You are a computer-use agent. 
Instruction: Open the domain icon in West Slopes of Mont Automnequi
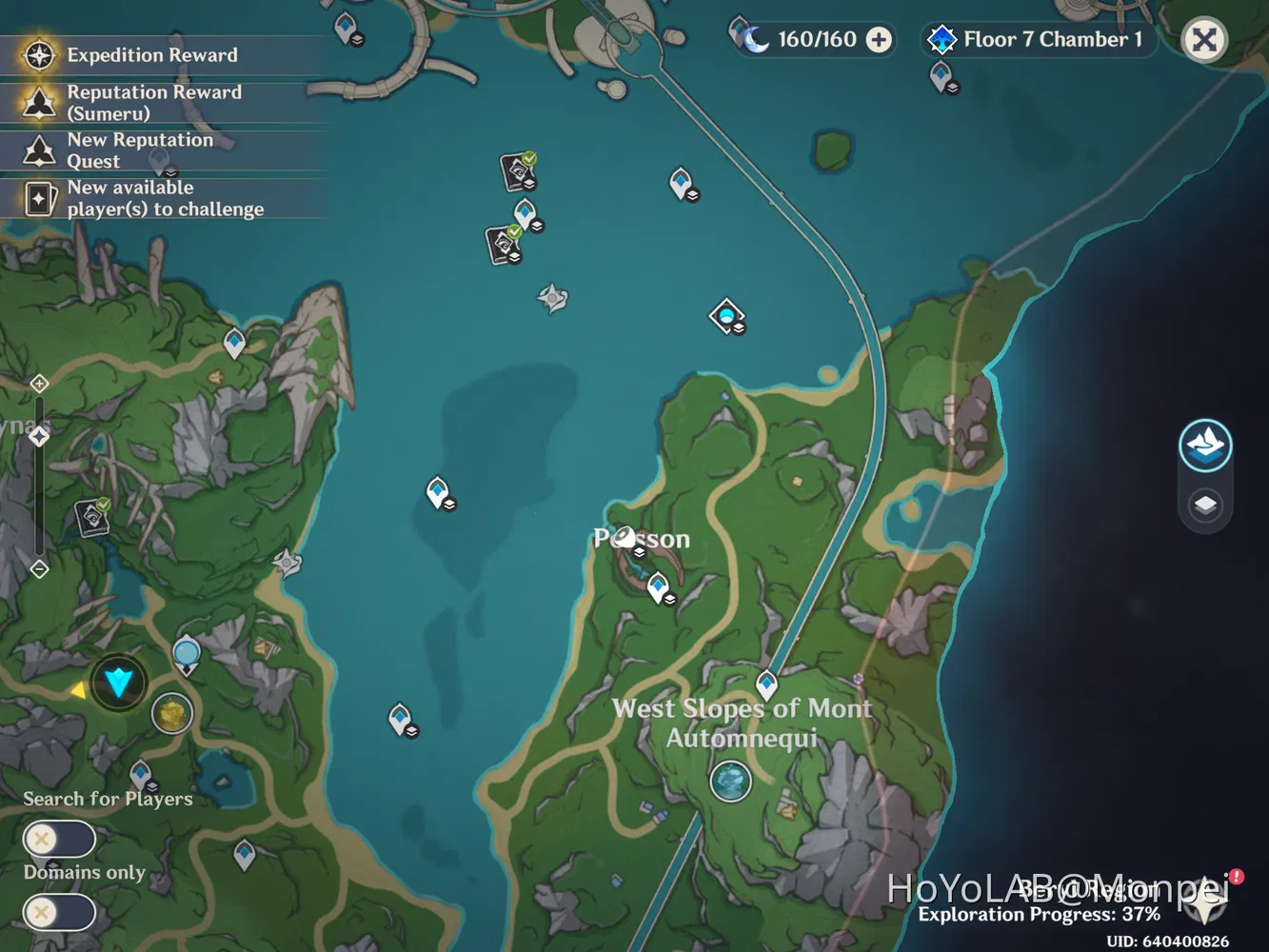731,783
